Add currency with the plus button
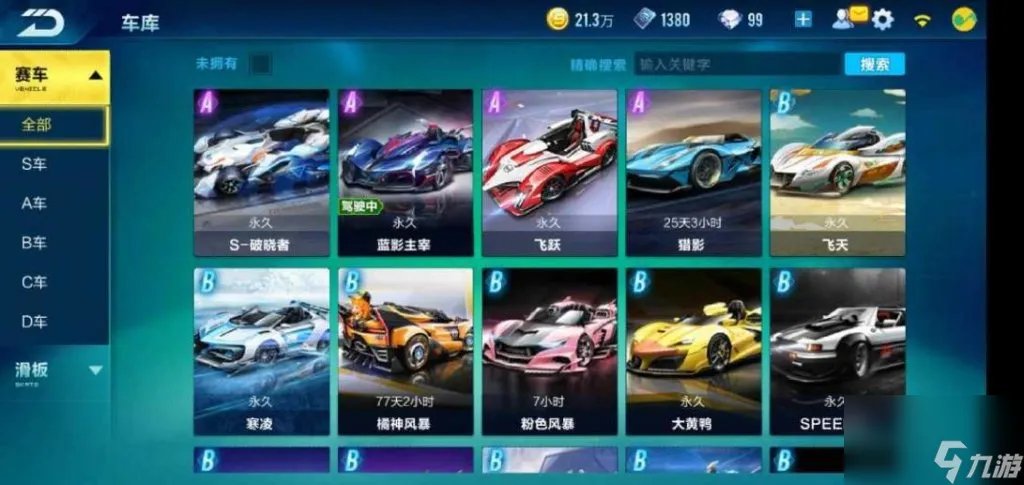Image resolution: width=1024 pixels, height=485 pixels. [803, 19]
